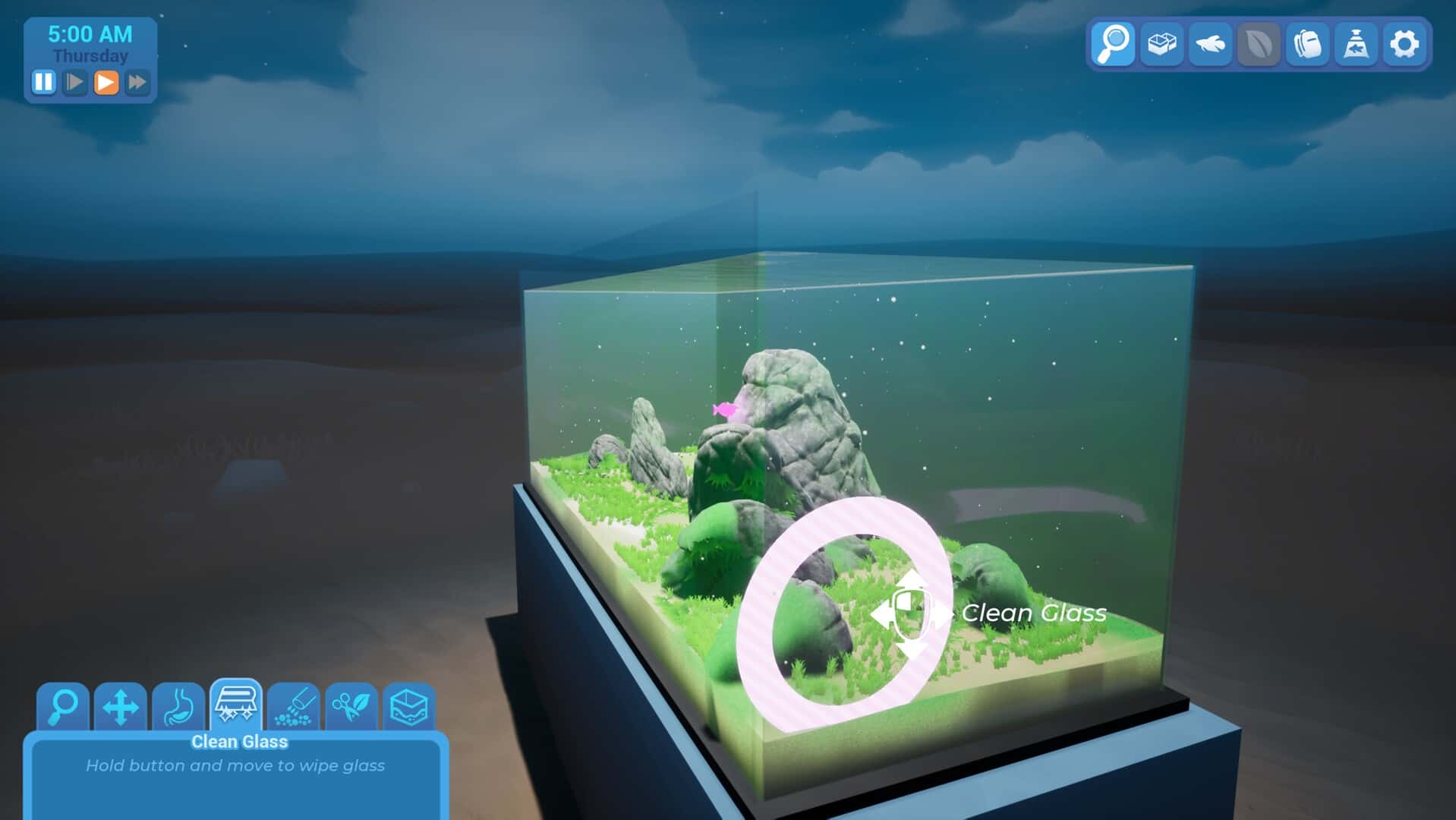Open the tank decorations box menu

pyautogui.click(x=1161, y=44)
